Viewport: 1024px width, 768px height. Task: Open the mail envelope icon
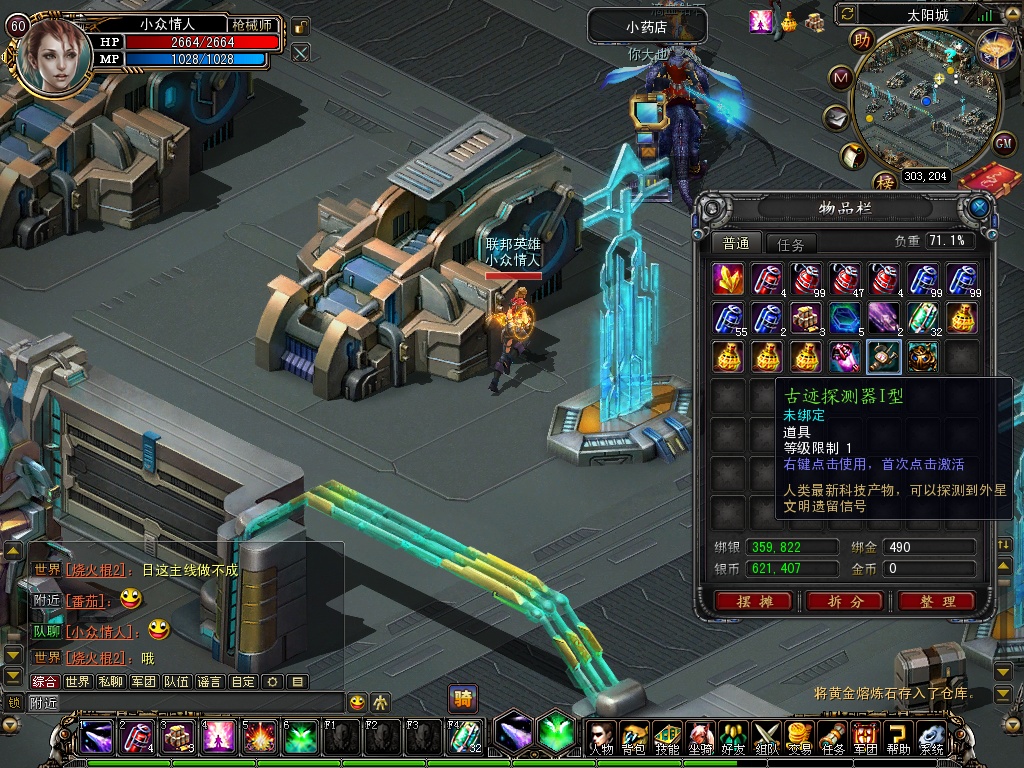[x=835, y=118]
